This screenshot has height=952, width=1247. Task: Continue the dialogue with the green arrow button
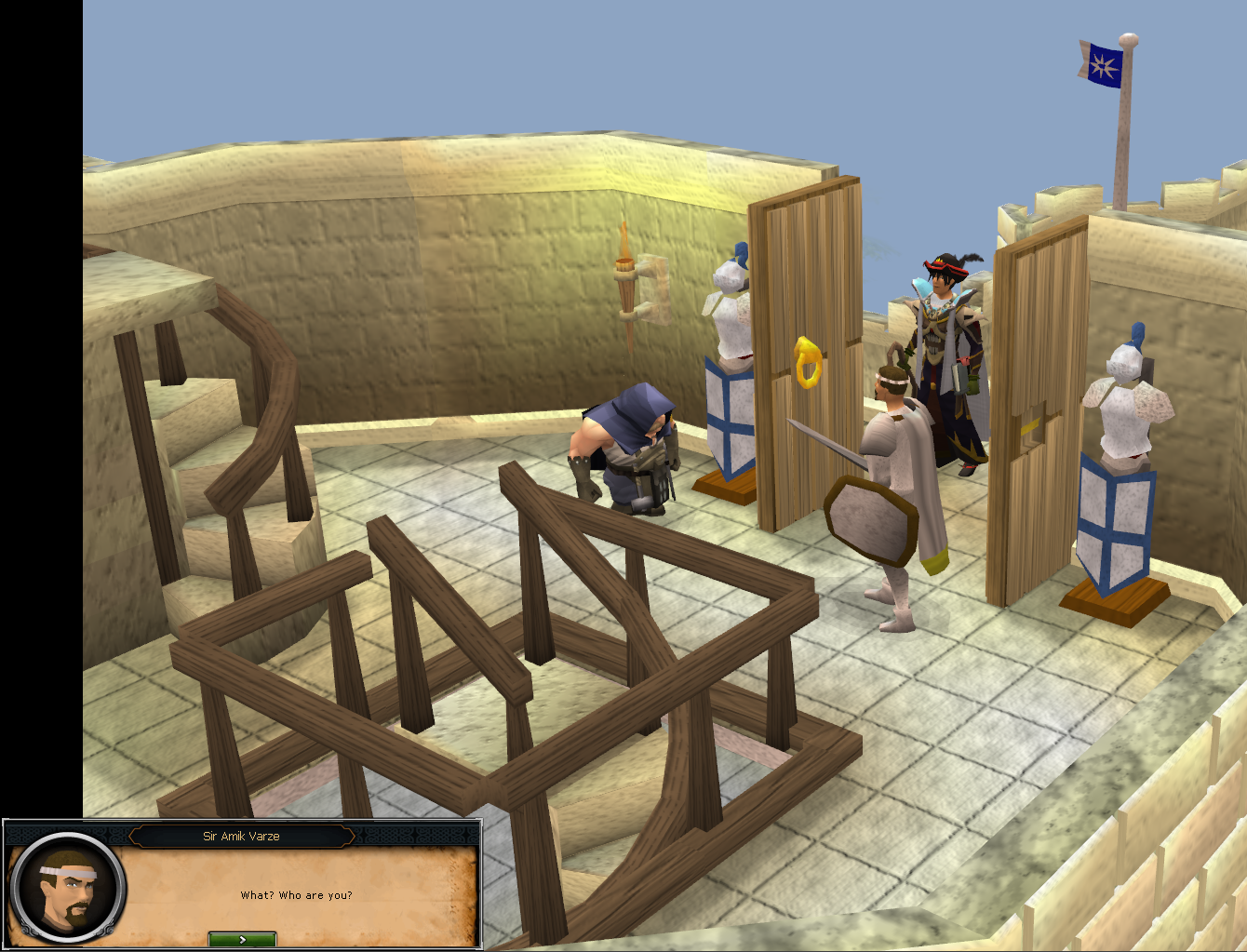[242, 939]
